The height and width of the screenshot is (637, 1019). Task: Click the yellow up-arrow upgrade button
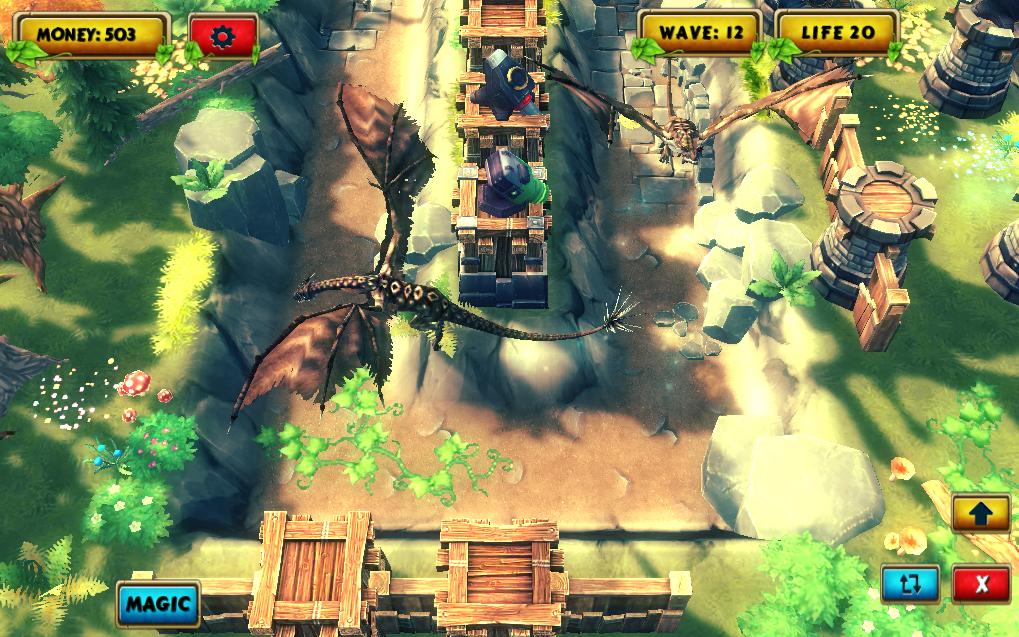pos(980,513)
